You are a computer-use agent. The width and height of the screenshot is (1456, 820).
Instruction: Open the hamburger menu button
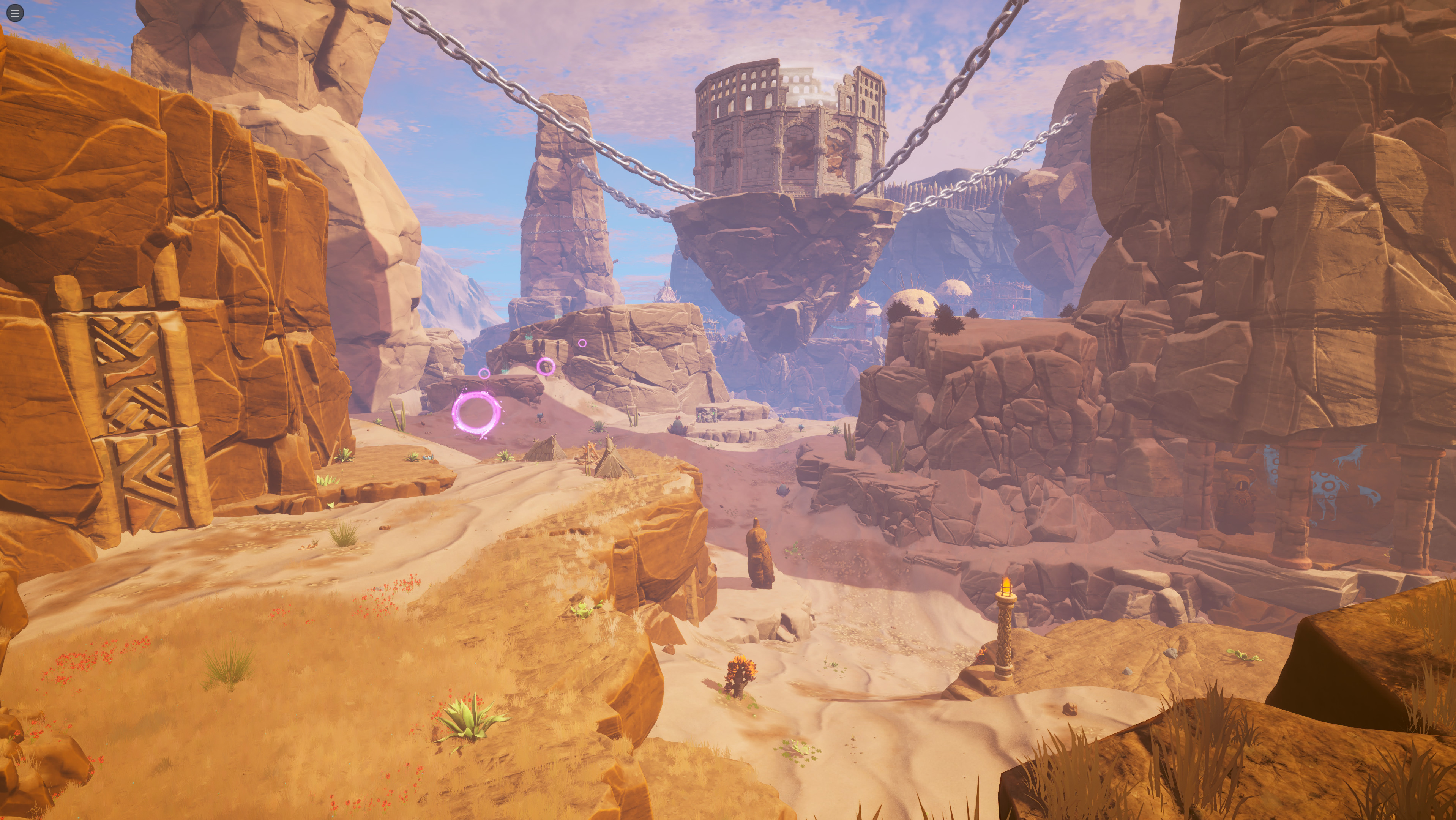[15, 13]
